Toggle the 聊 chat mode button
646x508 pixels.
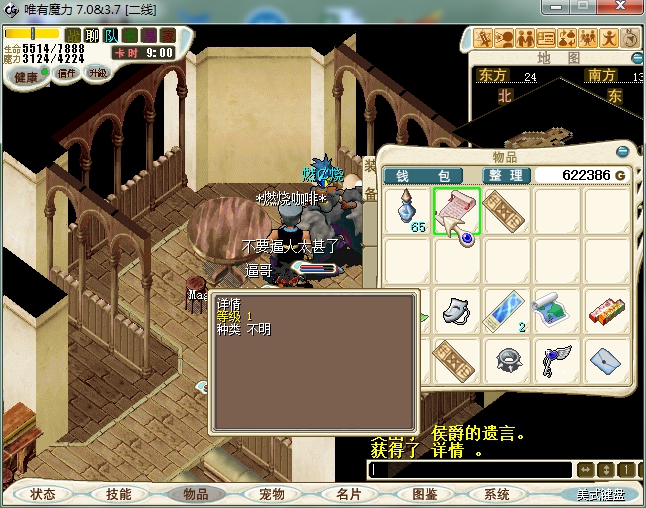[x=92, y=36]
